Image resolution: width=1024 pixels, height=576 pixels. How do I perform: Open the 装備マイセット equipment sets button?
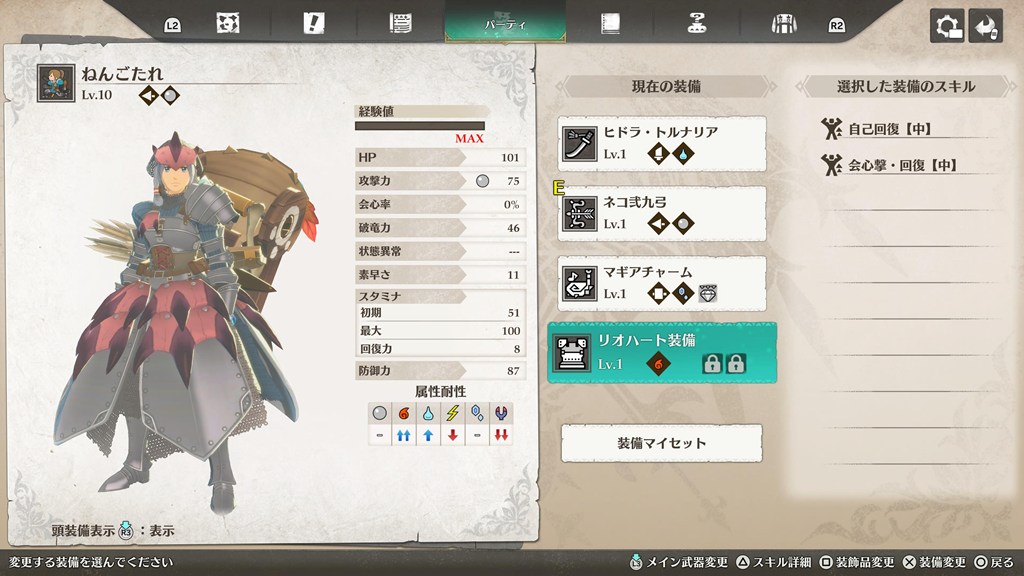pos(661,443)
